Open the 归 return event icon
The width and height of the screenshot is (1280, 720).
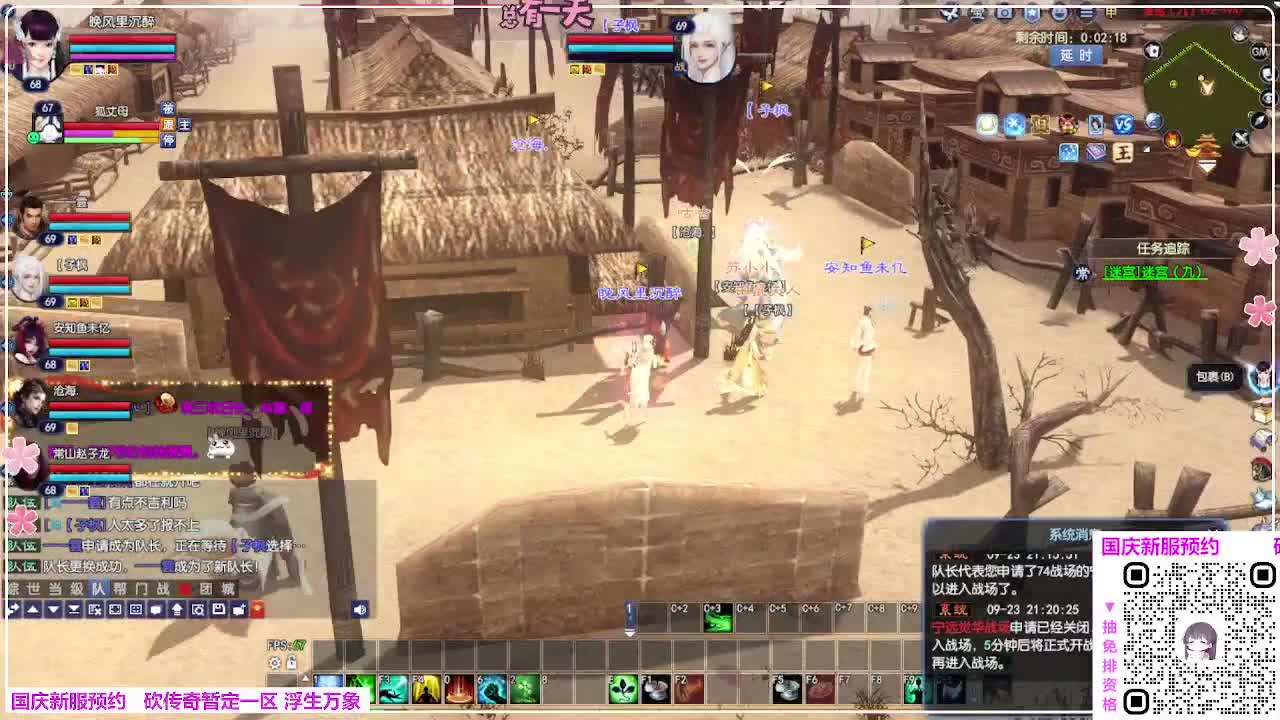1040,124
